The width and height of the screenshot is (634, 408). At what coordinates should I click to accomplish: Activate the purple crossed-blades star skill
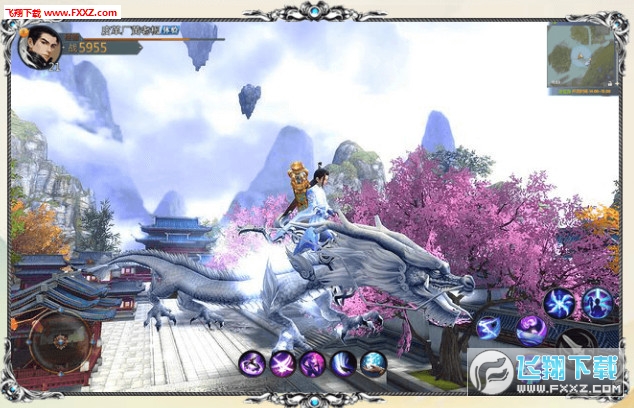(283, 364)
